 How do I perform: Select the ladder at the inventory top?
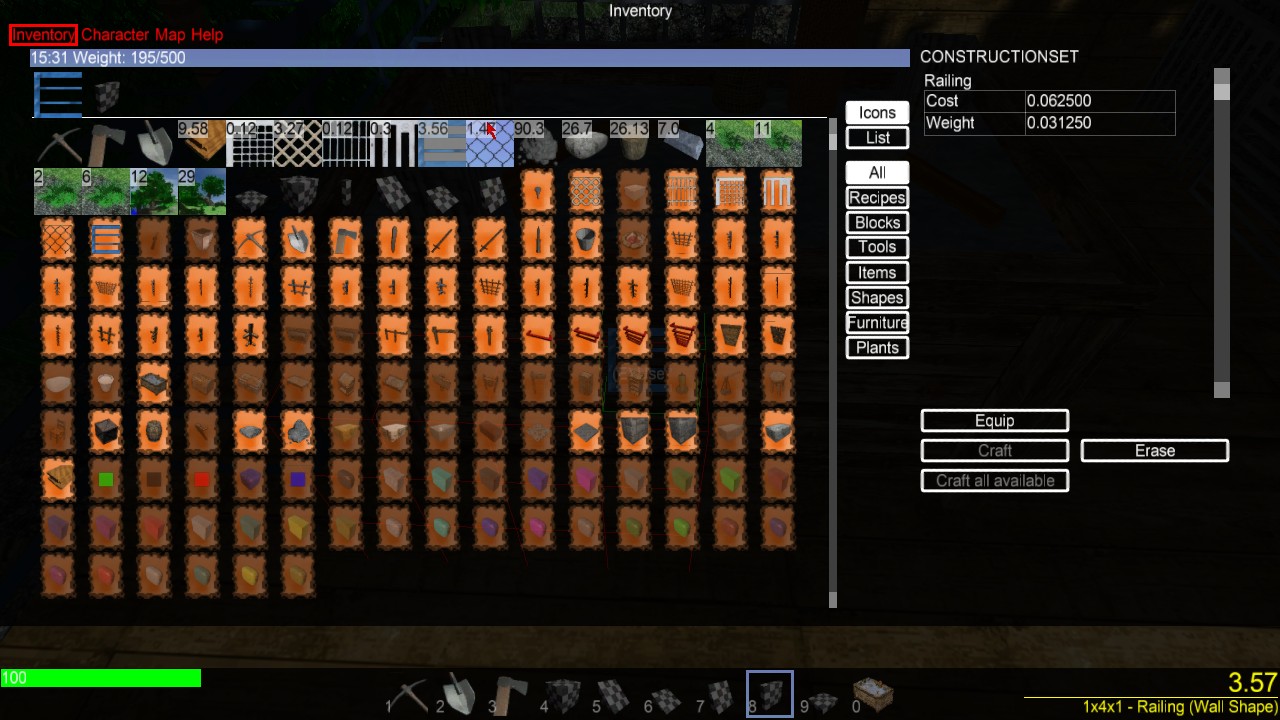pyautogui.click(x=57, y=93)
